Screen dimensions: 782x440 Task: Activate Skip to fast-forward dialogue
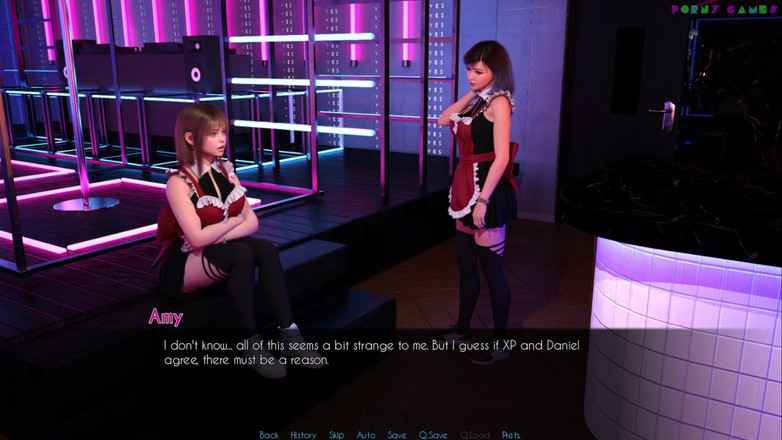tap(337, 435)
